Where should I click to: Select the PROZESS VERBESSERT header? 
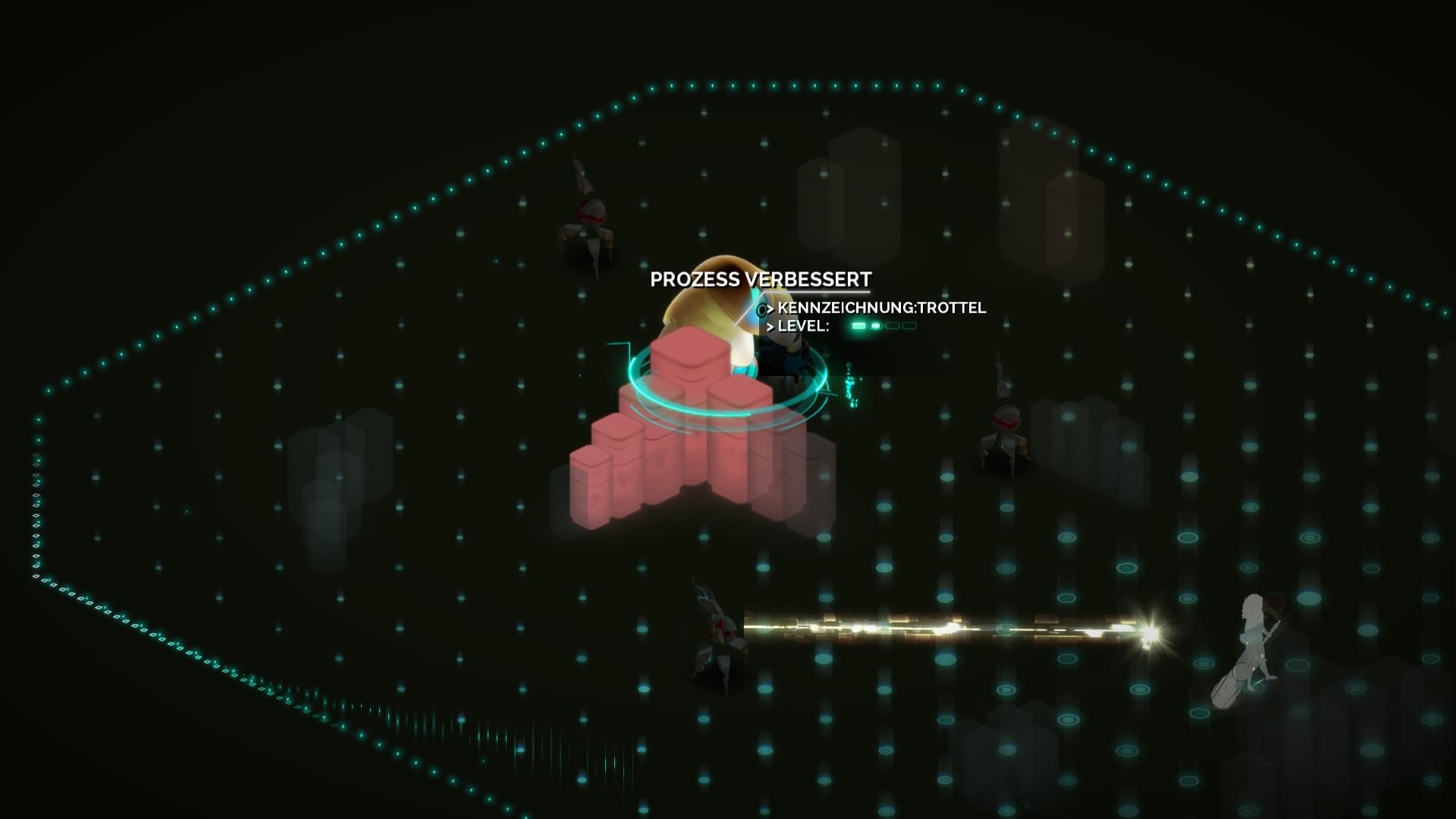point(761,280)
